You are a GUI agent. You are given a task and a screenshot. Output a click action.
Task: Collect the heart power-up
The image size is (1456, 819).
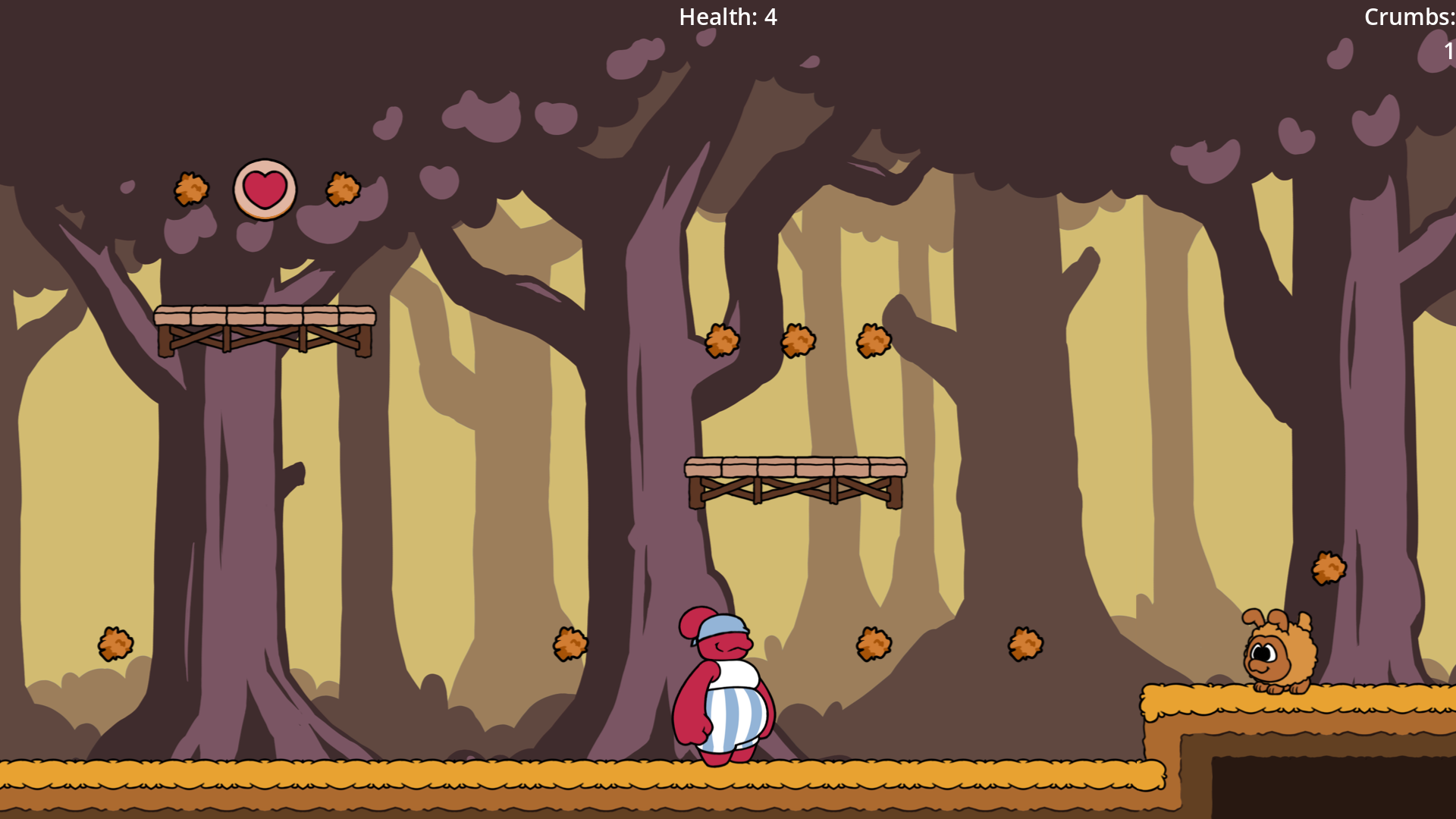click(264, 187)
